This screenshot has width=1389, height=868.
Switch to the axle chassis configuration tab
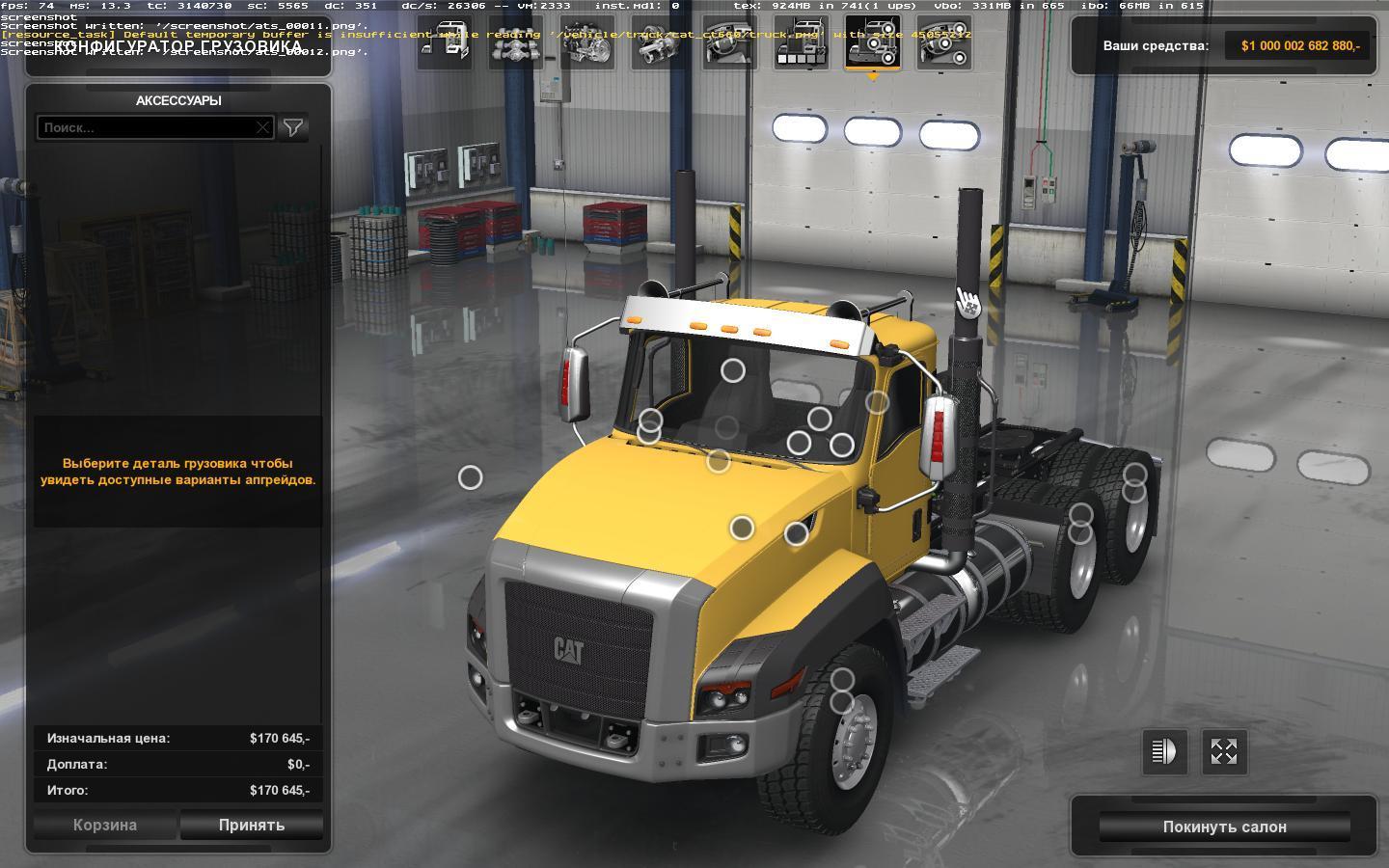pos(516,42)
